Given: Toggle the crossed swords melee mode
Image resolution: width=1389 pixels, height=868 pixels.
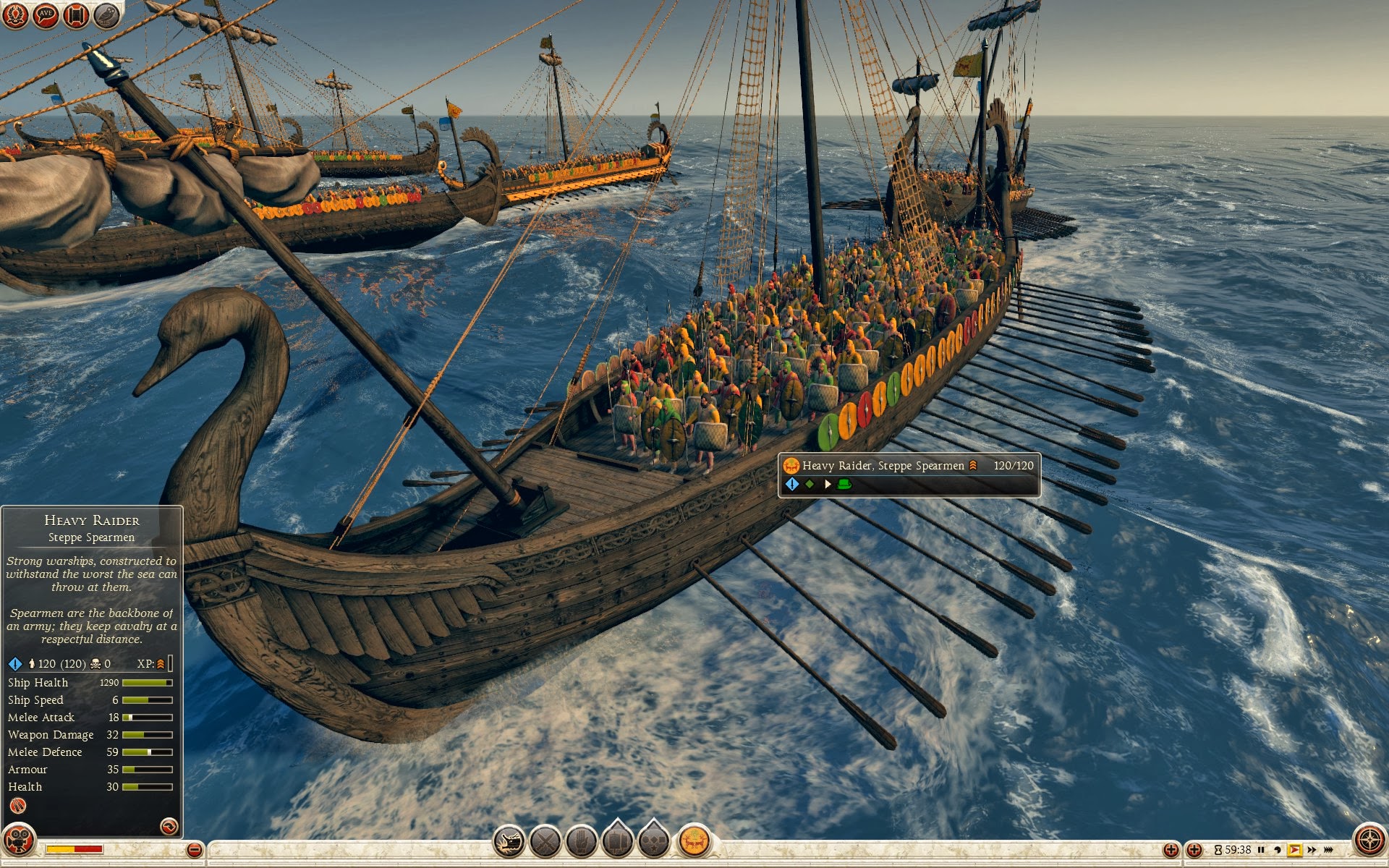Looking at the screenshot, I should click(545, 842).
